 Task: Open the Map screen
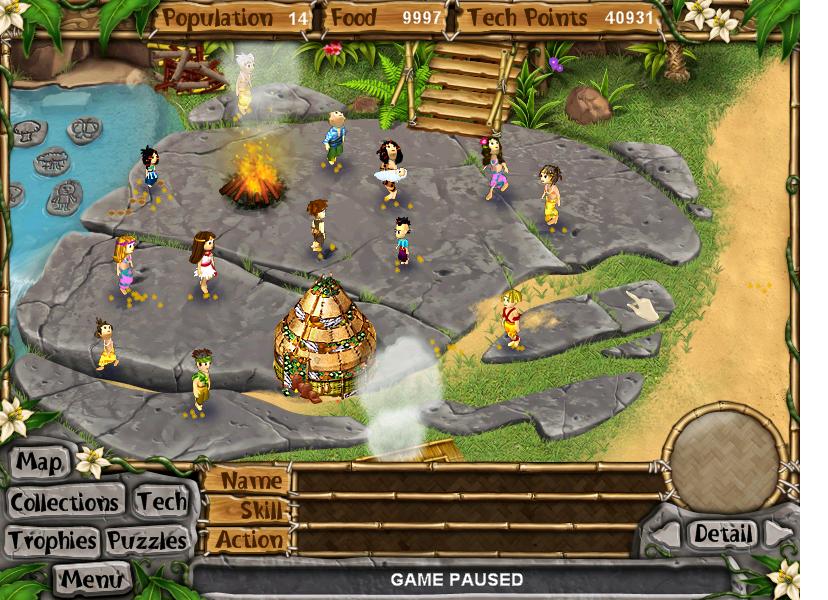(x=40, y=463)
